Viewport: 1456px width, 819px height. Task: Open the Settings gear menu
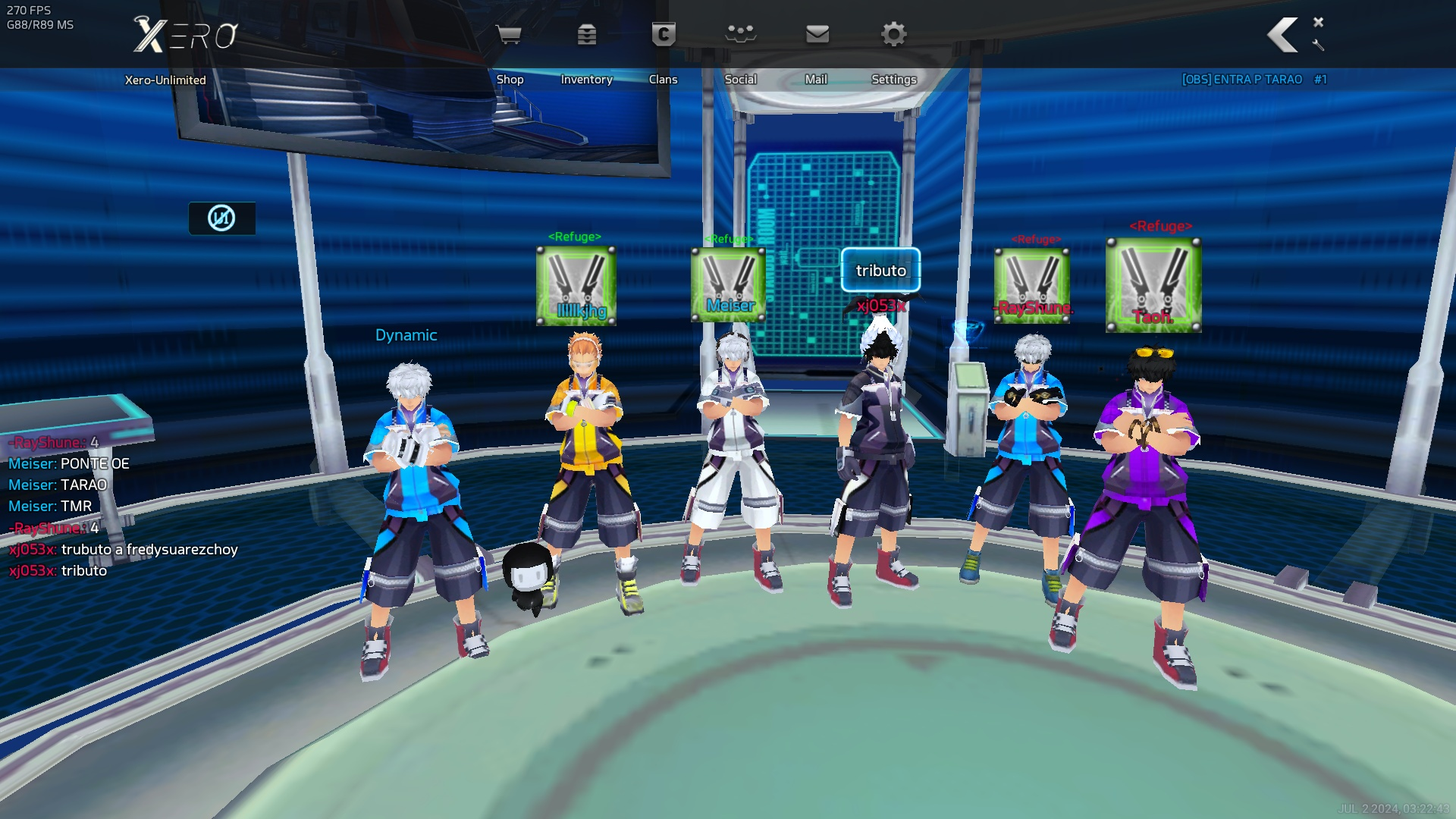894,36
